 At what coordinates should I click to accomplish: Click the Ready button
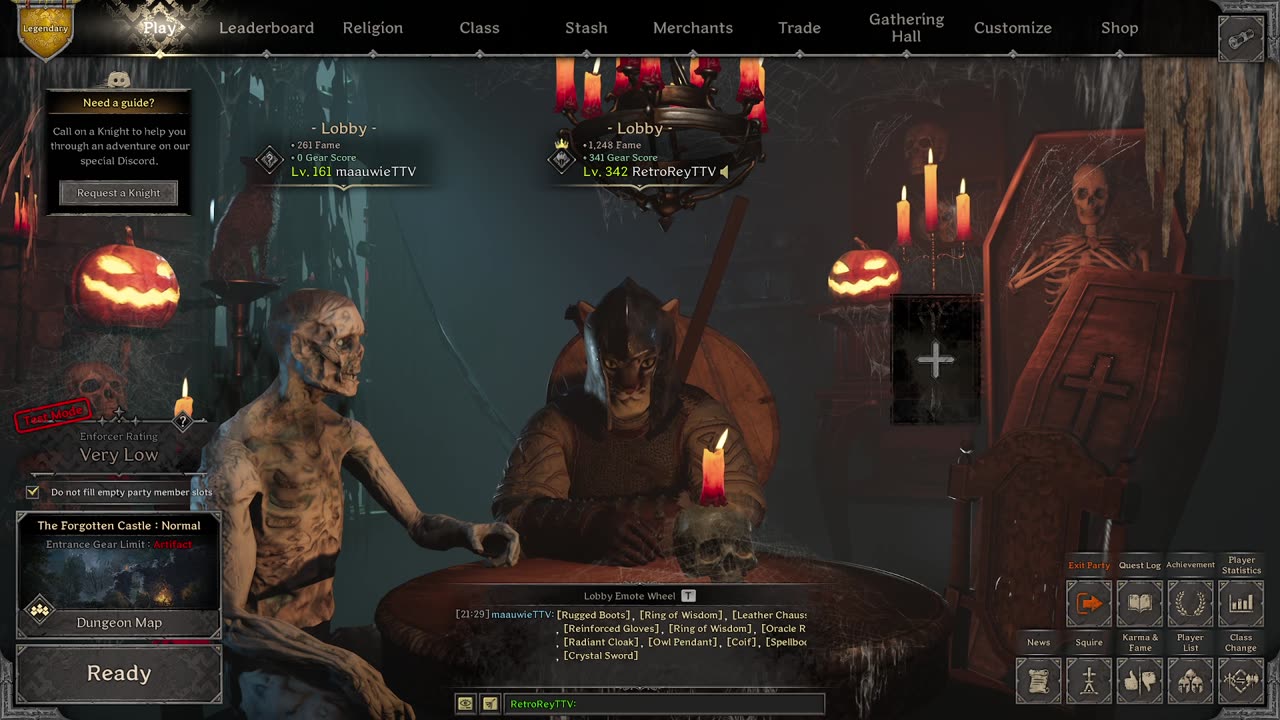click(x=119, y=673)
